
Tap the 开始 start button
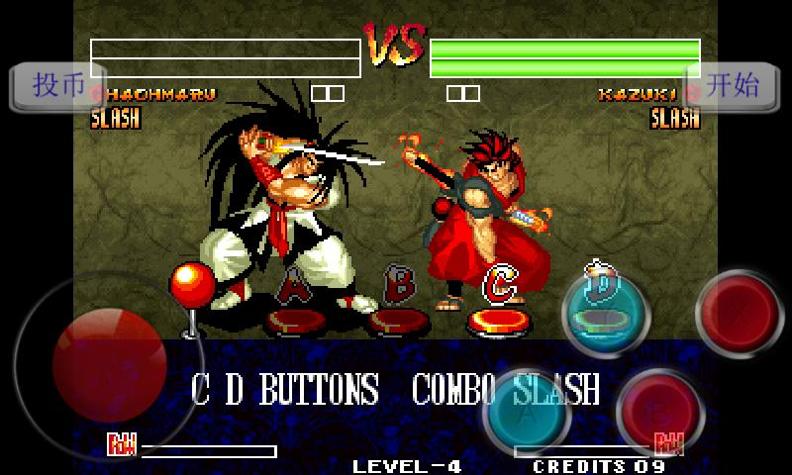733,86
